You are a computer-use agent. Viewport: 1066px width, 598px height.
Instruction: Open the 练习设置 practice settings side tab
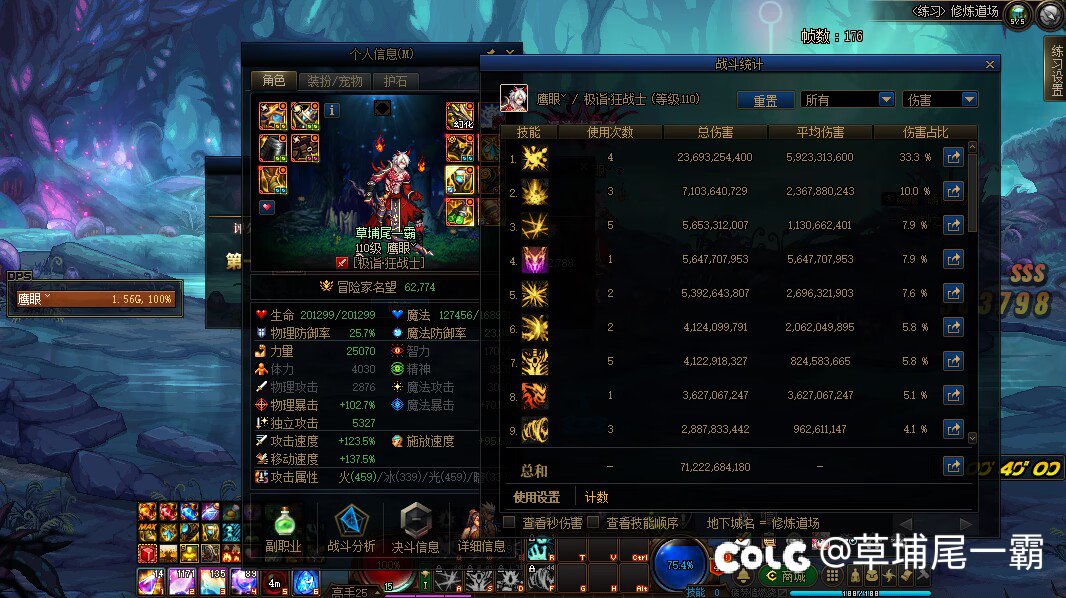[x=1055, y=70]
